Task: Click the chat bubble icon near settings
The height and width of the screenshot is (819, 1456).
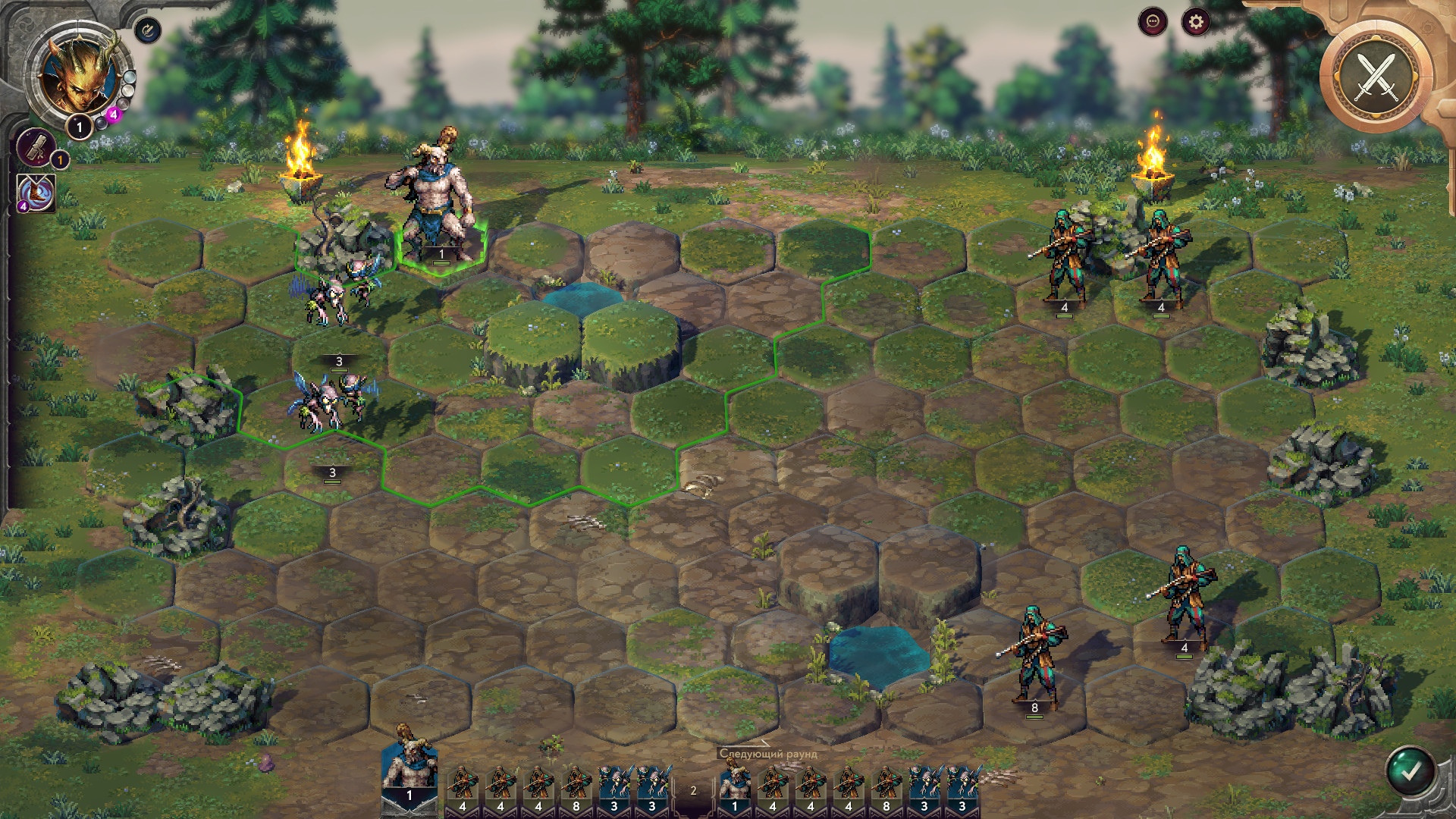Action: point(1152,23)
